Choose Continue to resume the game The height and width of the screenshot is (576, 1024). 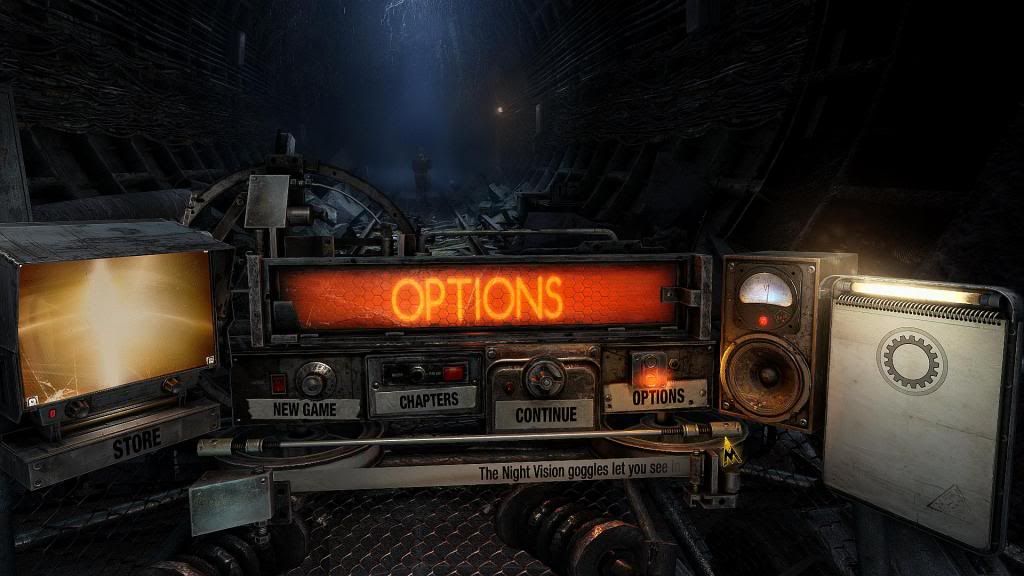545,412
